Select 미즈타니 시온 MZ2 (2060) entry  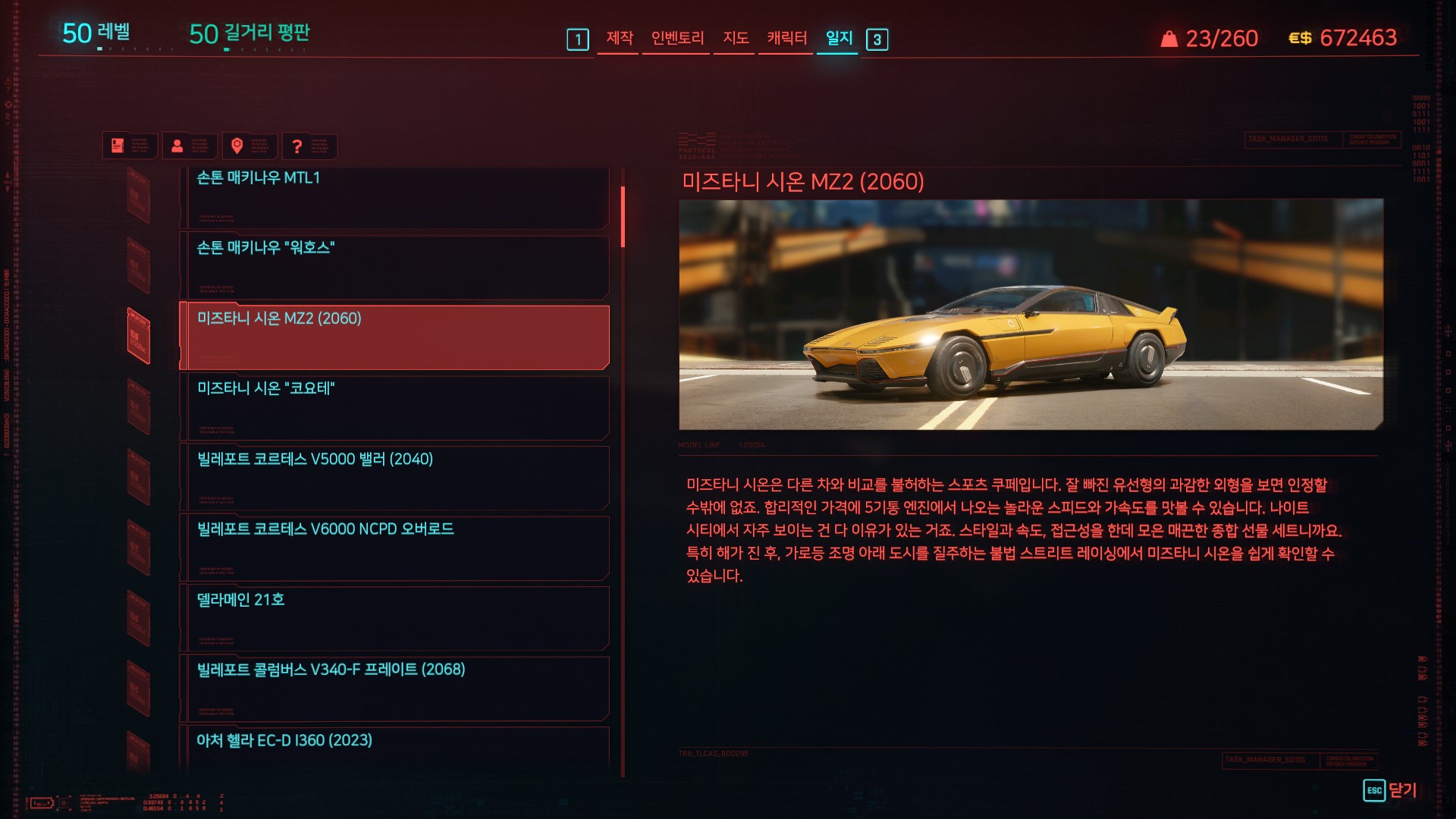point(394,337)
